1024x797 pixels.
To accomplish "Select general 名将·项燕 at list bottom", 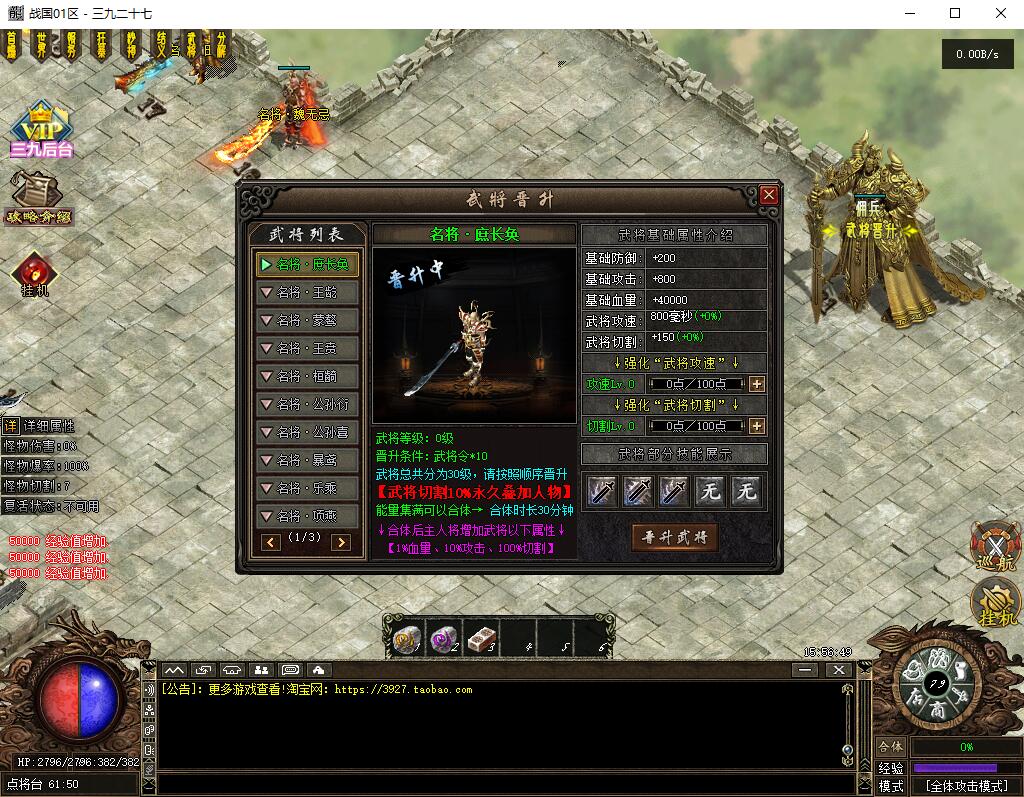I will click(x=307, y=517).
